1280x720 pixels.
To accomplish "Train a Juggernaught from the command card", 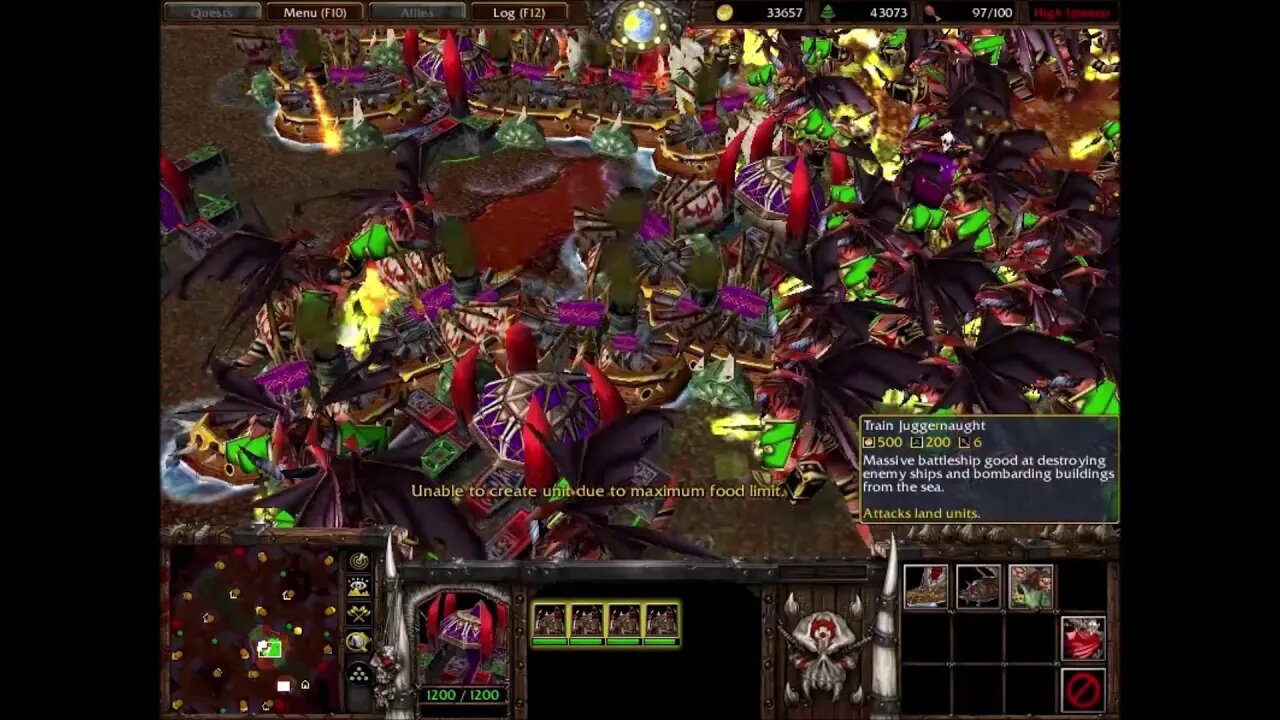I will [x=1032, y=587].
